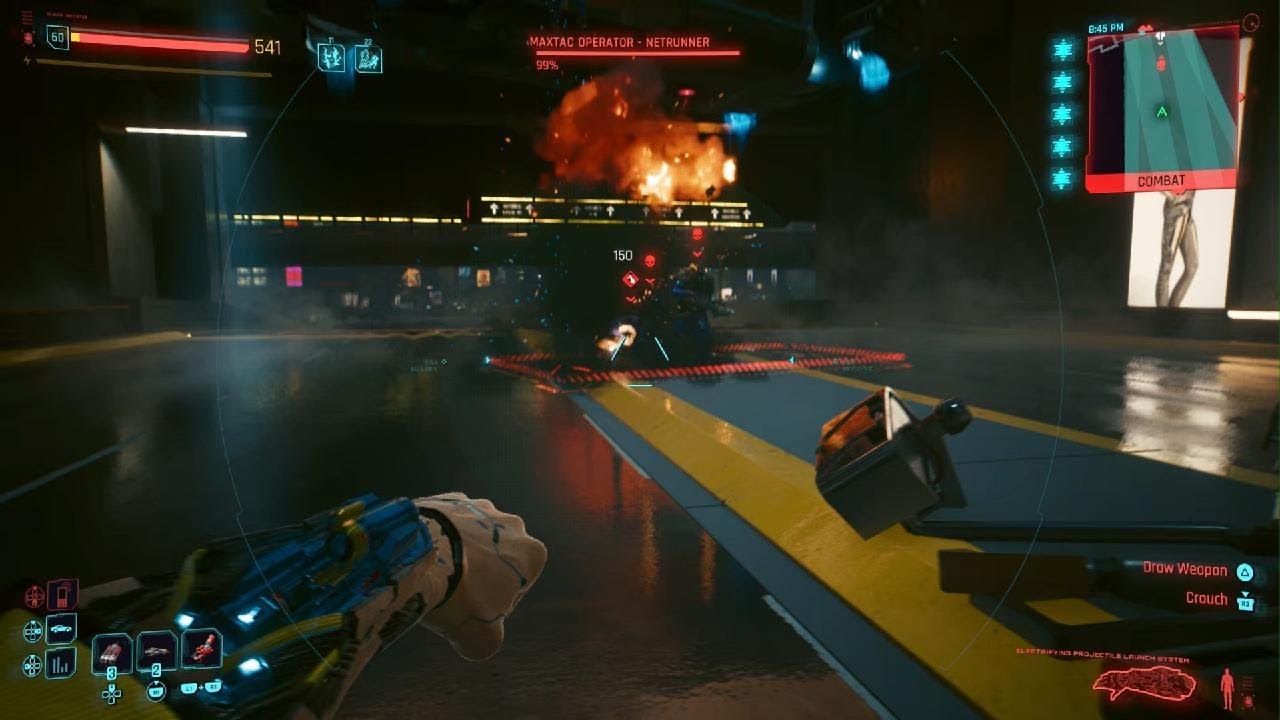This screenshot has height=720, width=1280.
Task: Click the COMBAT status label under the minimap
Action: [x=1161, y=179]
